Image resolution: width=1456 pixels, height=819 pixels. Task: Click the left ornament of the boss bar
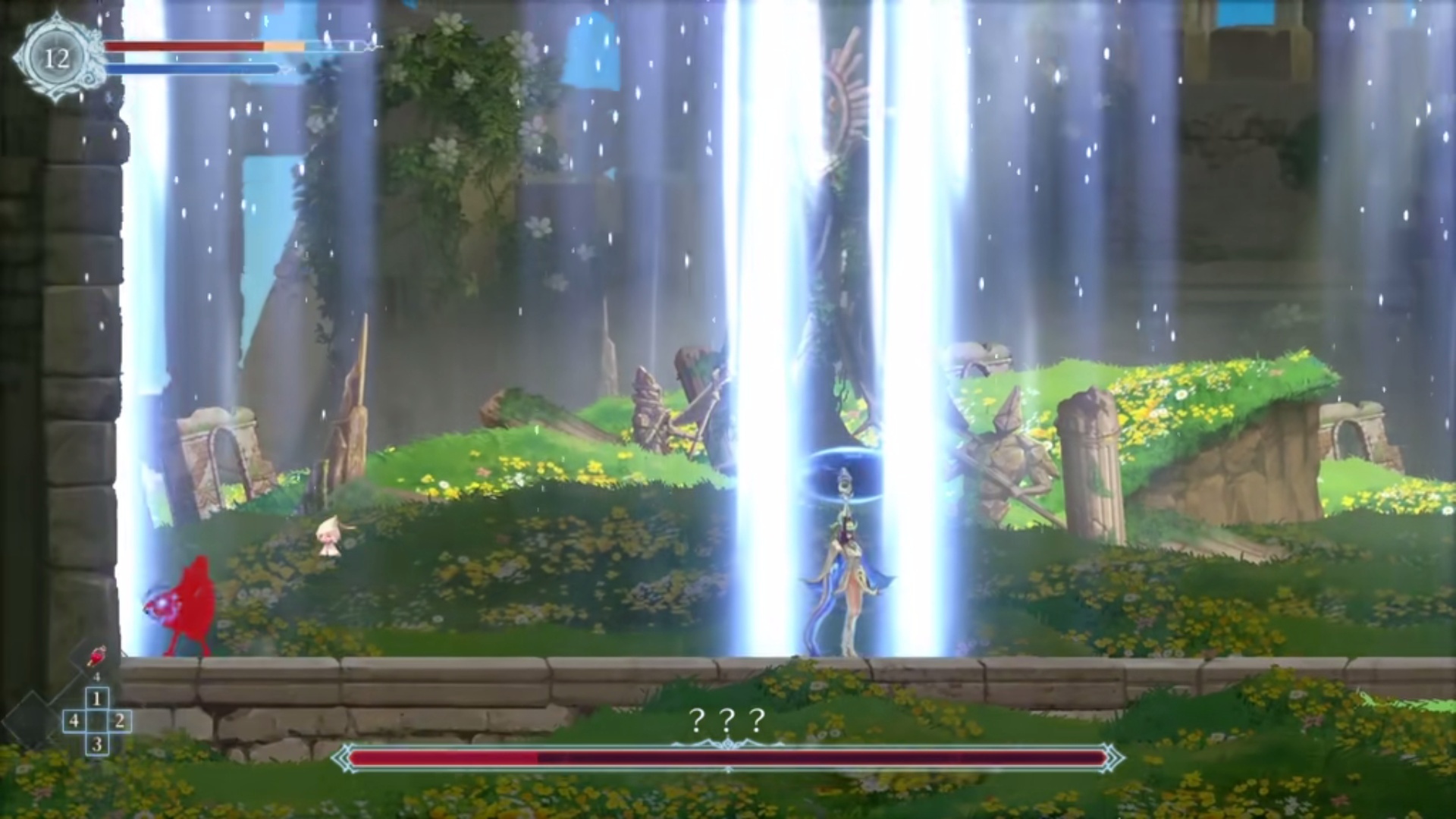[340, 755]
